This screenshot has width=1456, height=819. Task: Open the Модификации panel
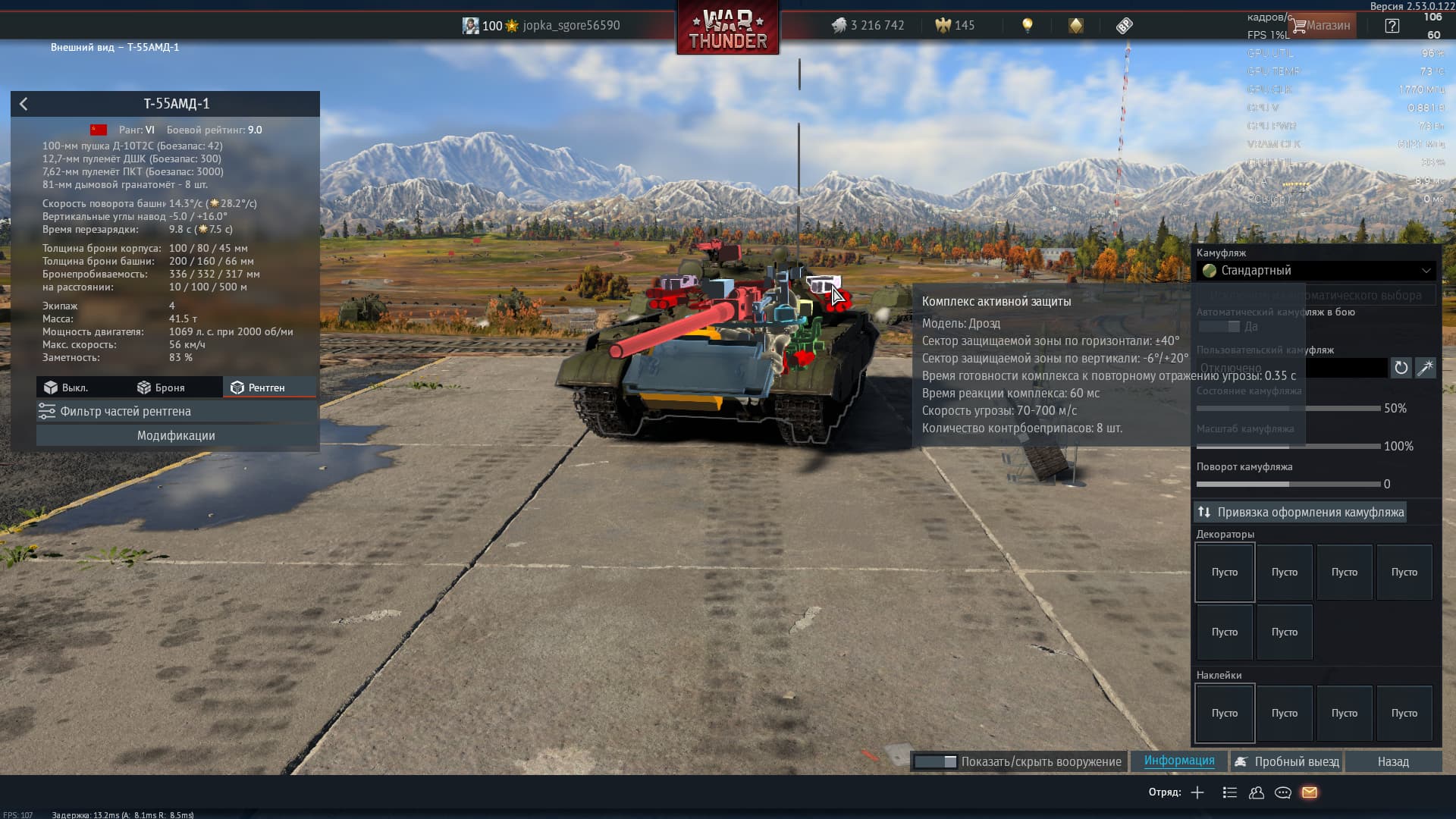[x=176, y=435]
